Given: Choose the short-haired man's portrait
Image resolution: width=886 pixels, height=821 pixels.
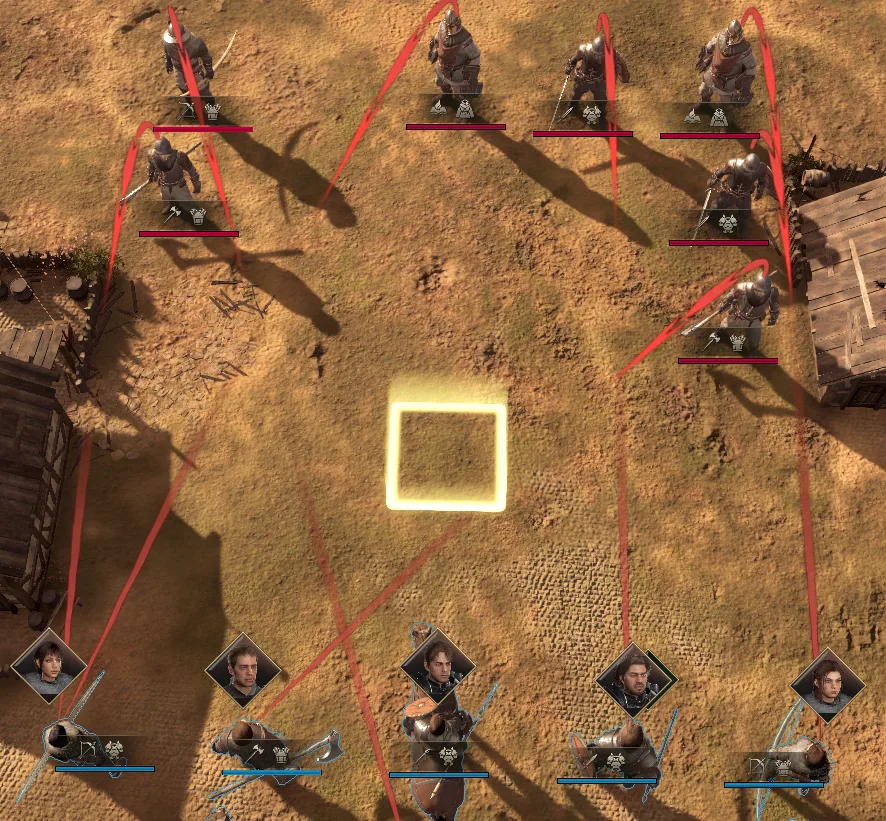Looking at the screenshot, I should click(x=242, y=669).
